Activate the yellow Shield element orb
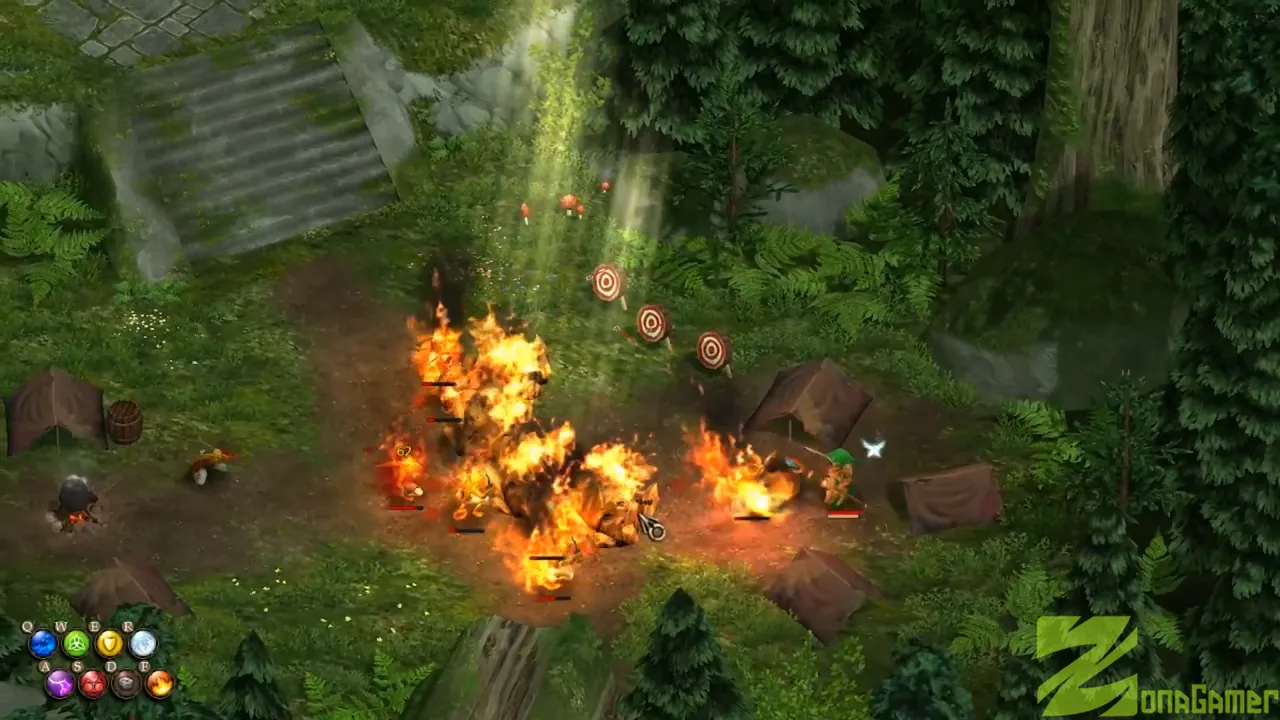Viewport: 1280px width, 720px height. (x=109, y=644)
